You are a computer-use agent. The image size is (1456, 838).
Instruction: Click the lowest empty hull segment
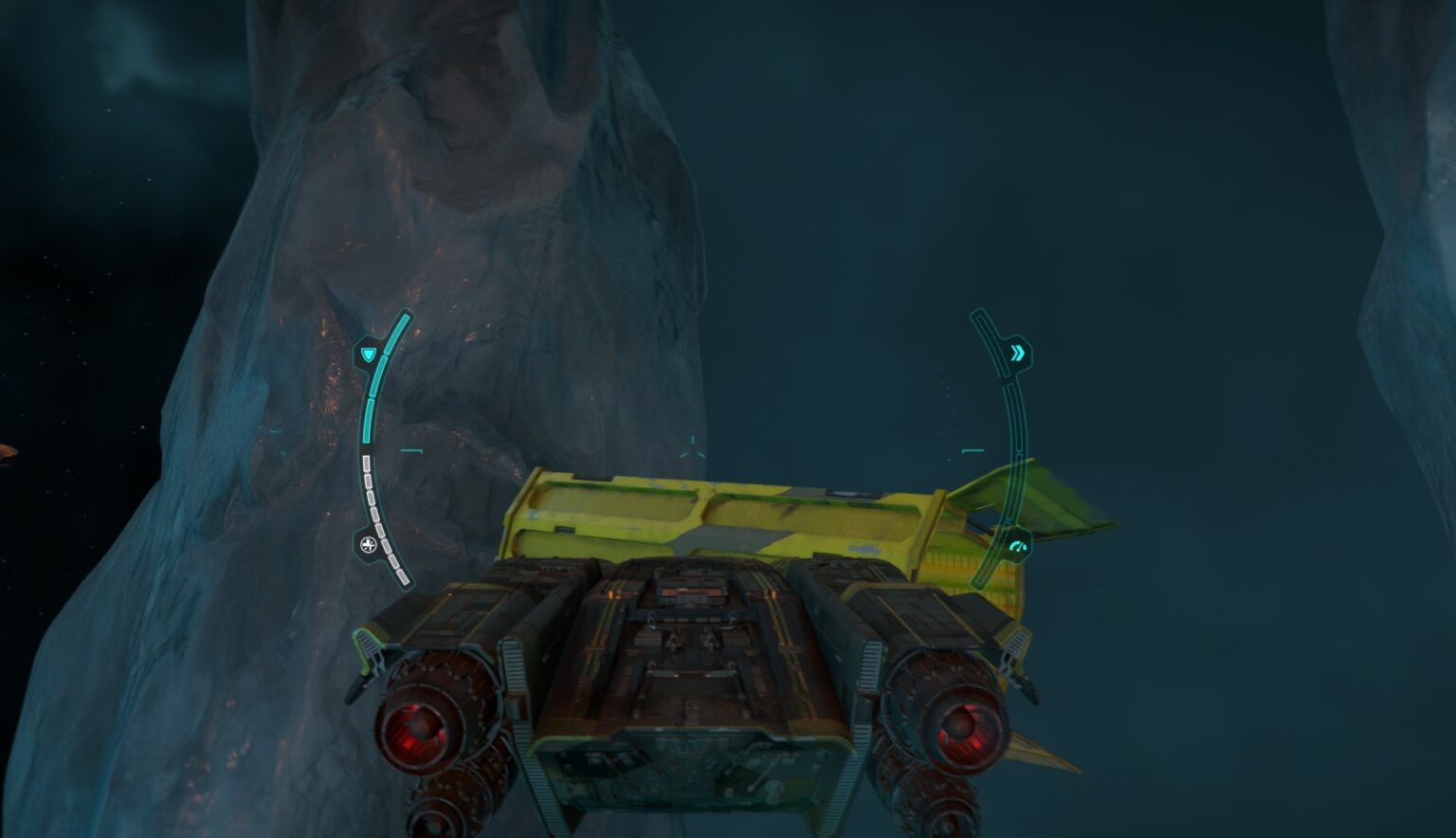point(402,576)
